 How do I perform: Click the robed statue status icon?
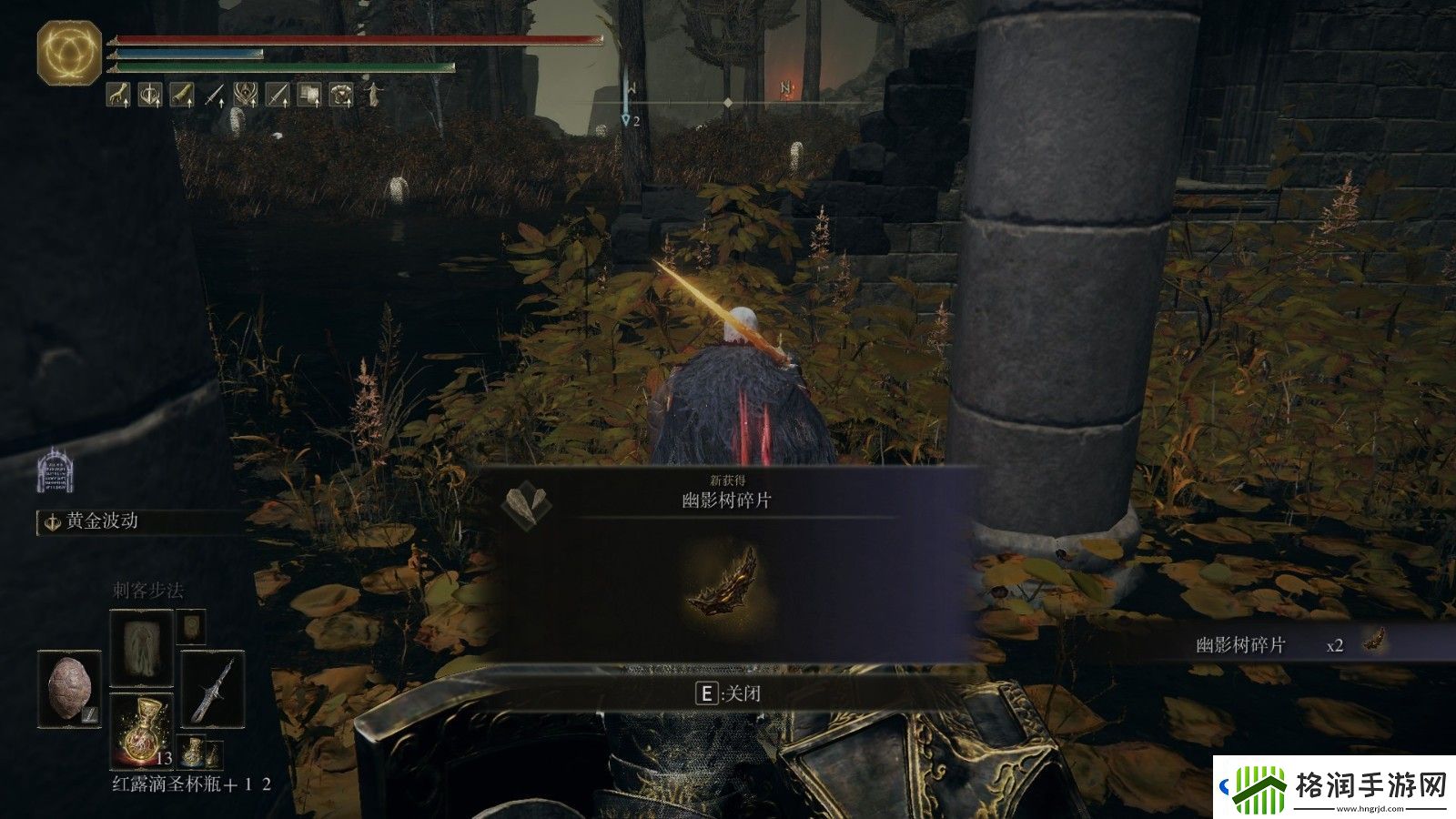point(373,94)
